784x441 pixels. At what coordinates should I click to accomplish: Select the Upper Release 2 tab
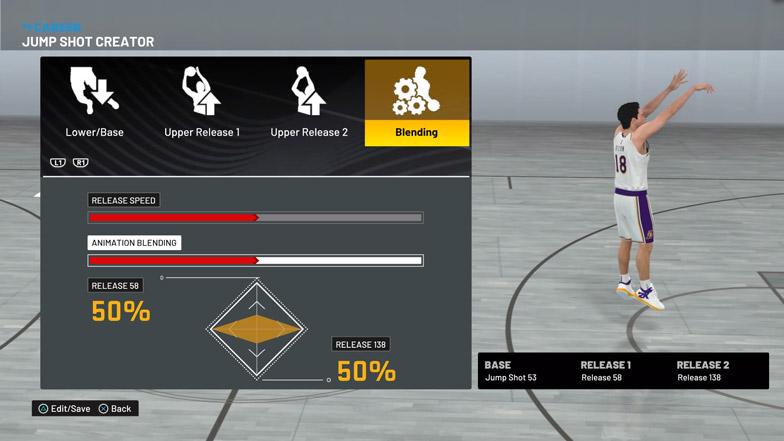coord(310,103)
